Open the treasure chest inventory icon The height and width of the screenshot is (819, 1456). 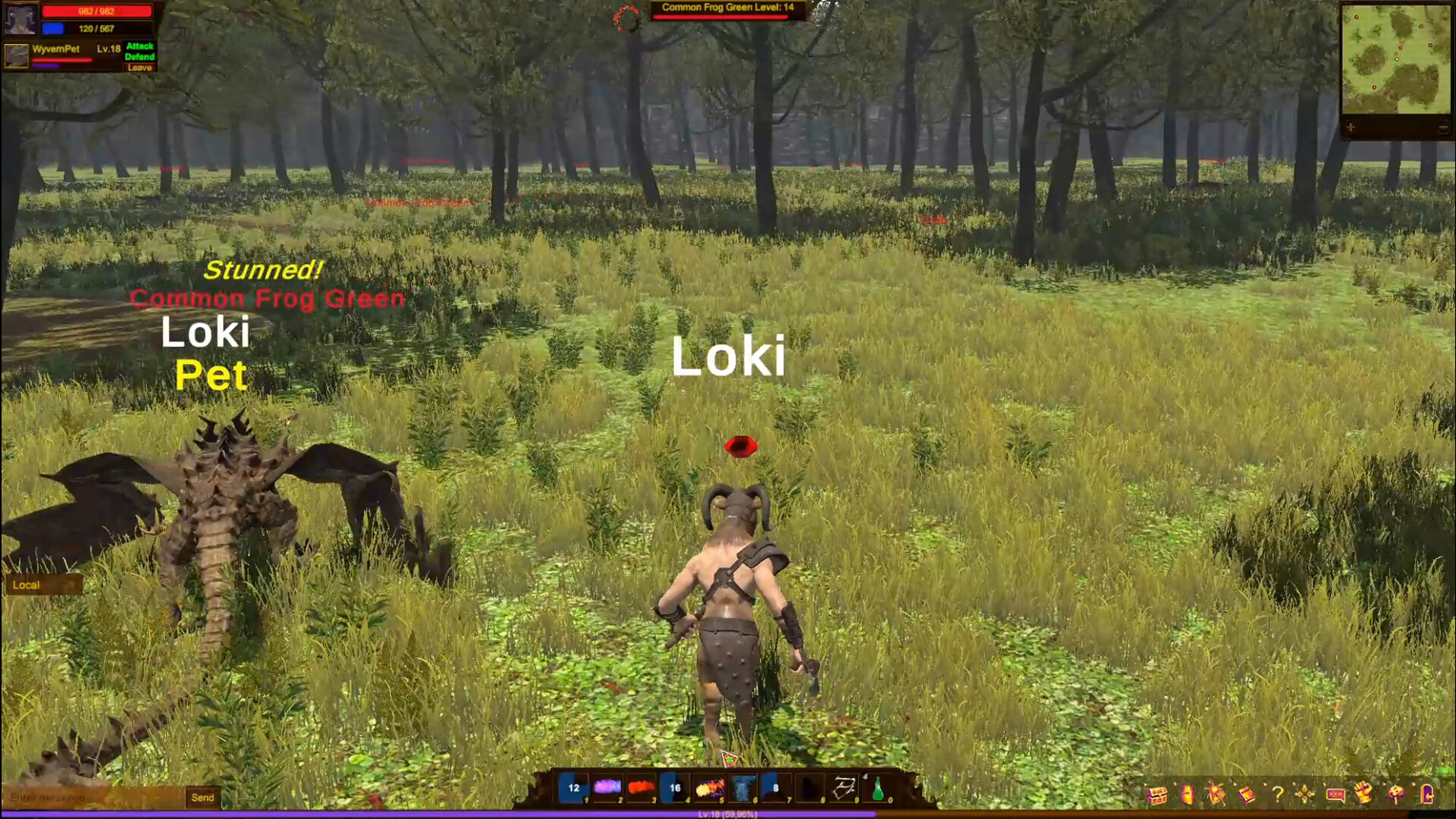click(1158, 796)
